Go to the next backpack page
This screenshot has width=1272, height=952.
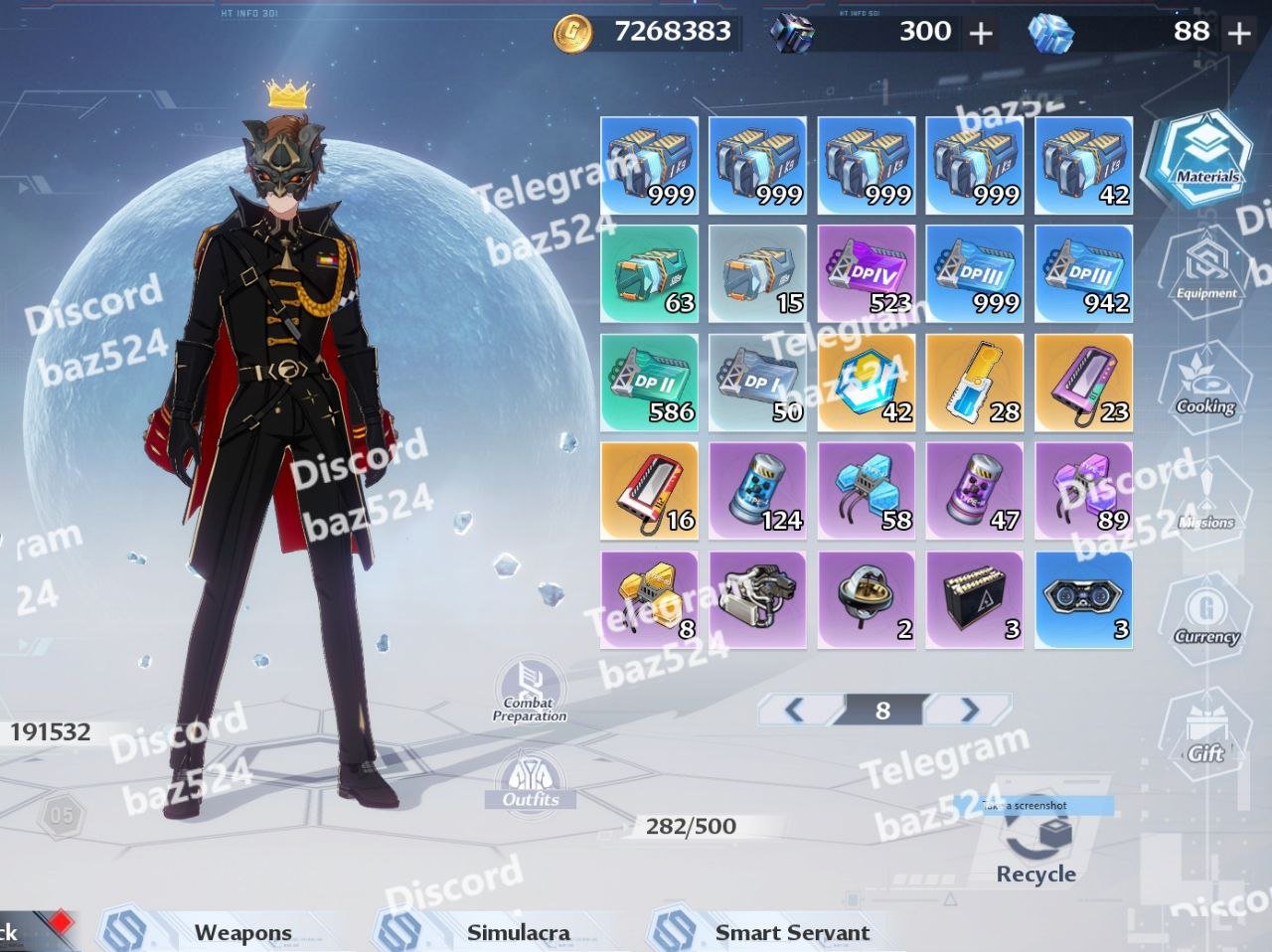(969, 710)
